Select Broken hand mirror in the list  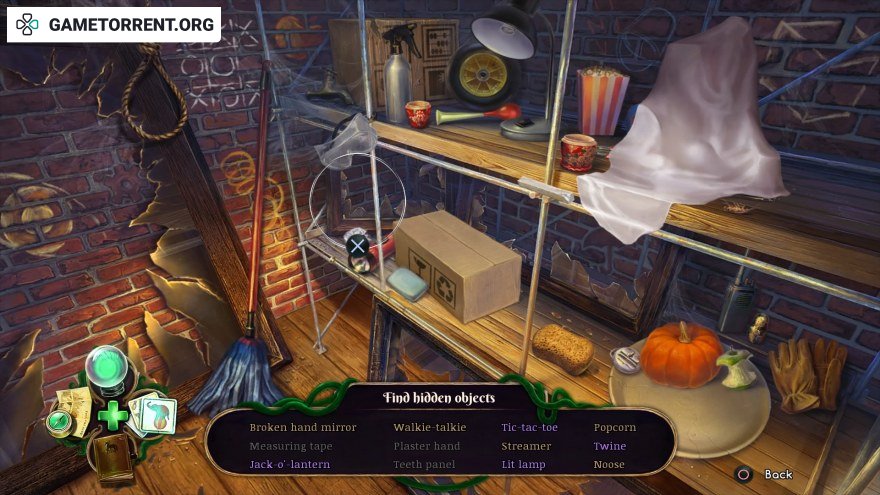point(303,427)
